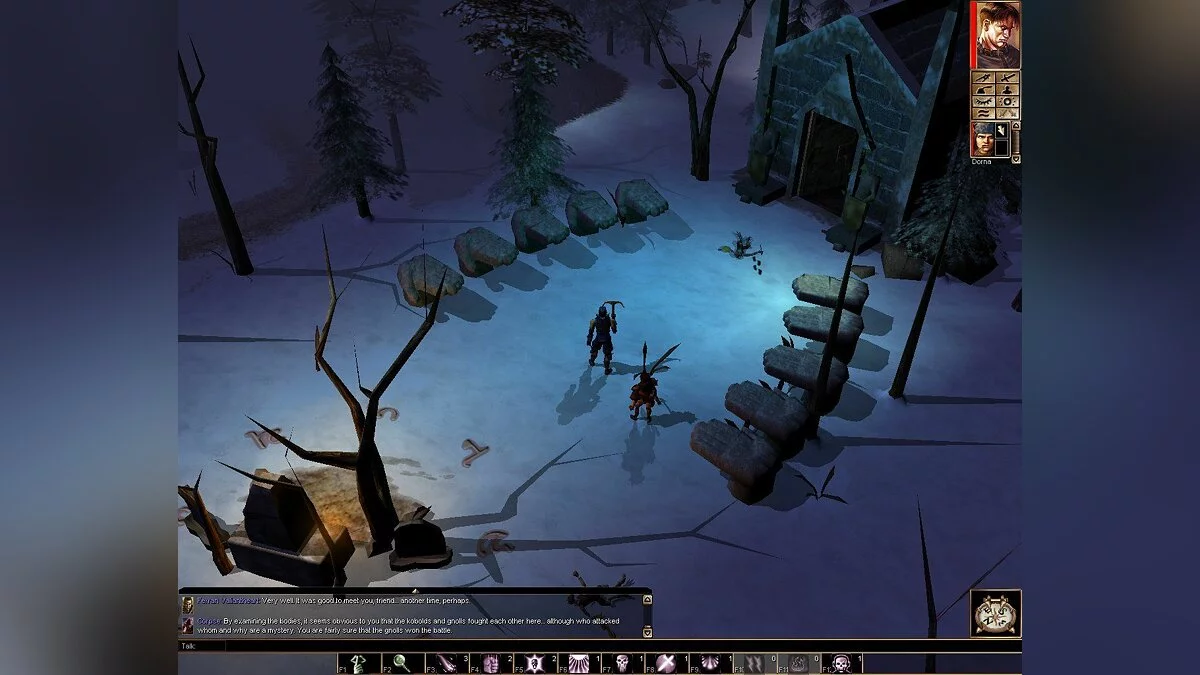Click the wavy lines icon under portrait

click(983, 114)
